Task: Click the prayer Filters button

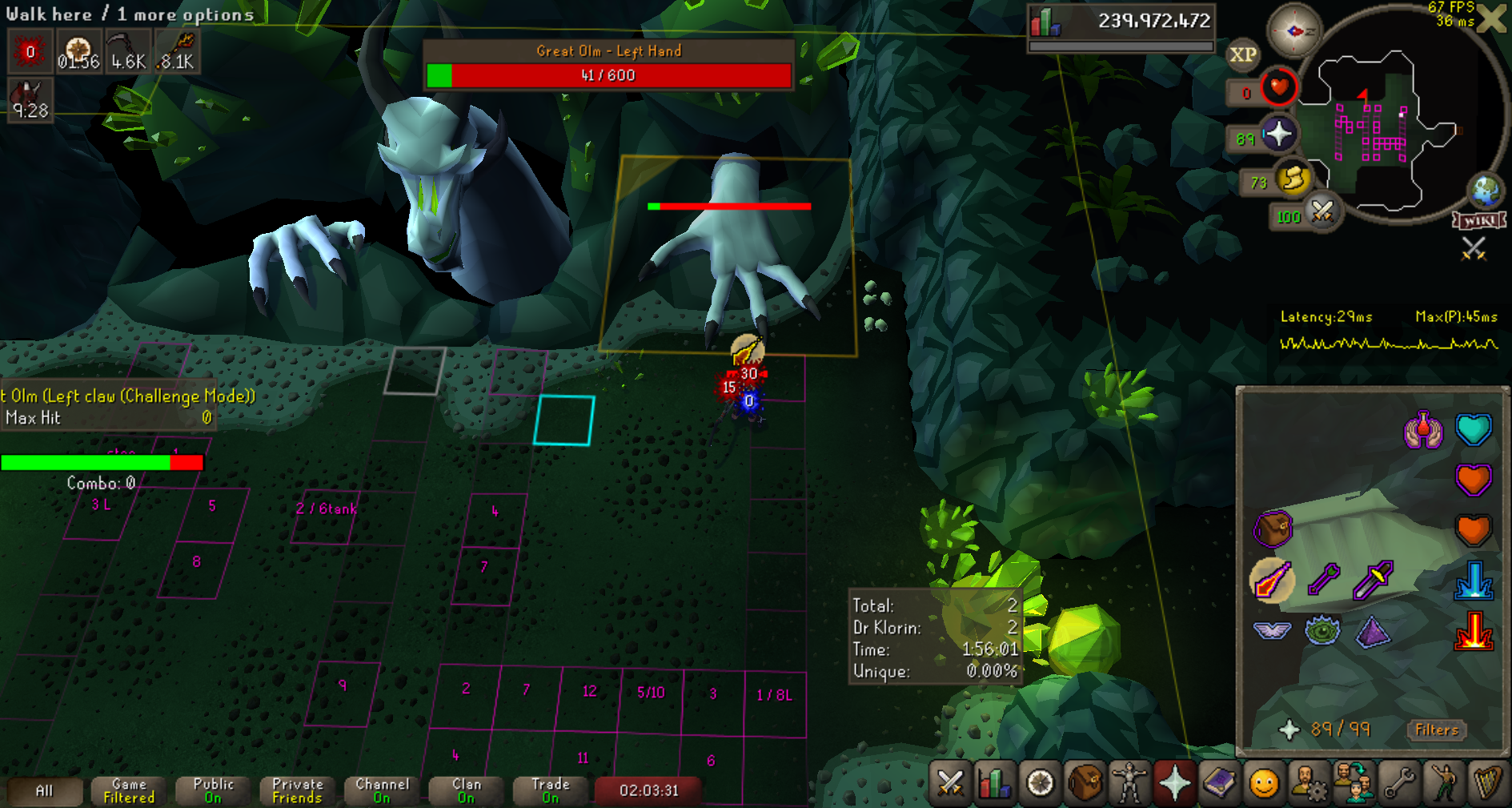Action: 1436,730
